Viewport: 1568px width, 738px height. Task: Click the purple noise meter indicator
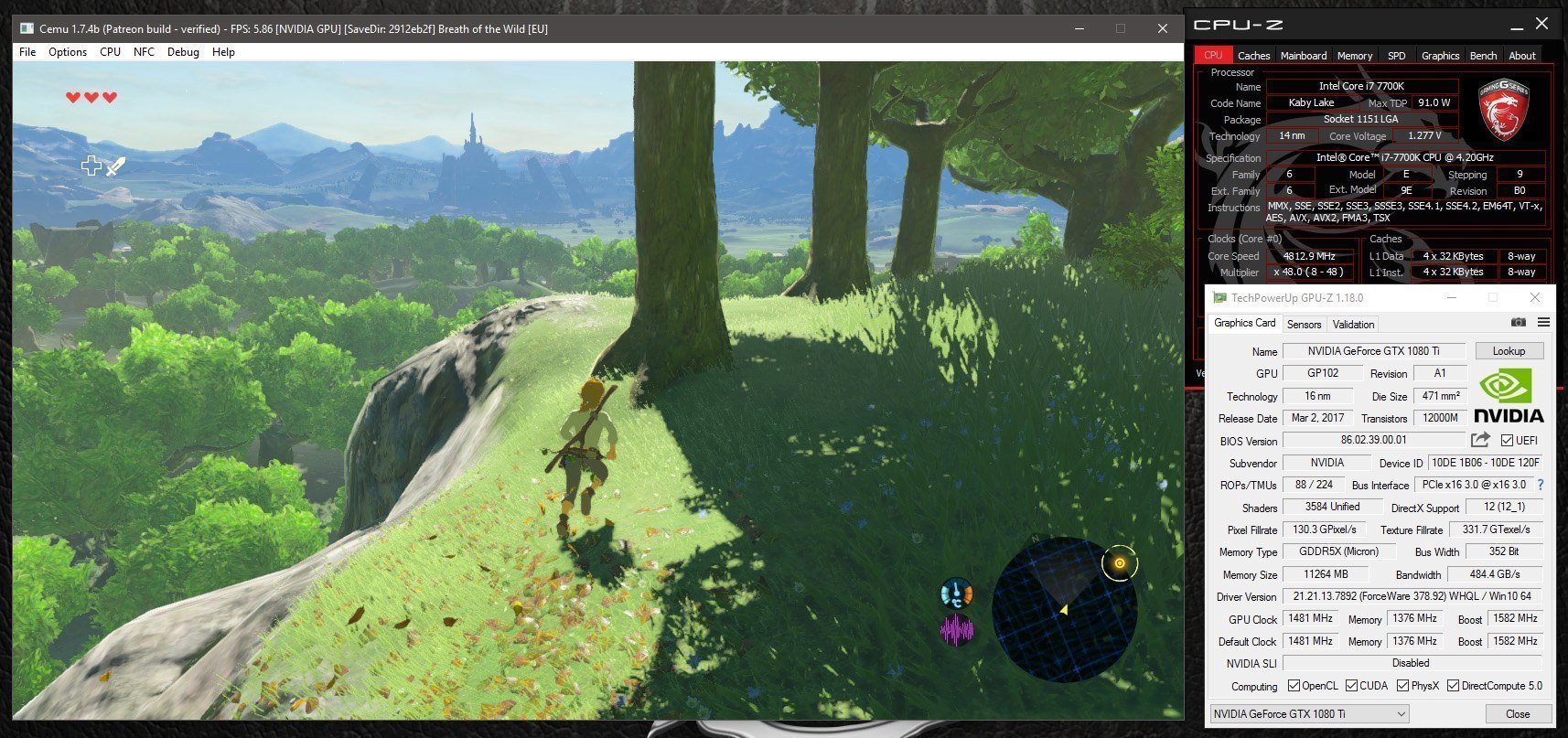[x=957, y=629]
